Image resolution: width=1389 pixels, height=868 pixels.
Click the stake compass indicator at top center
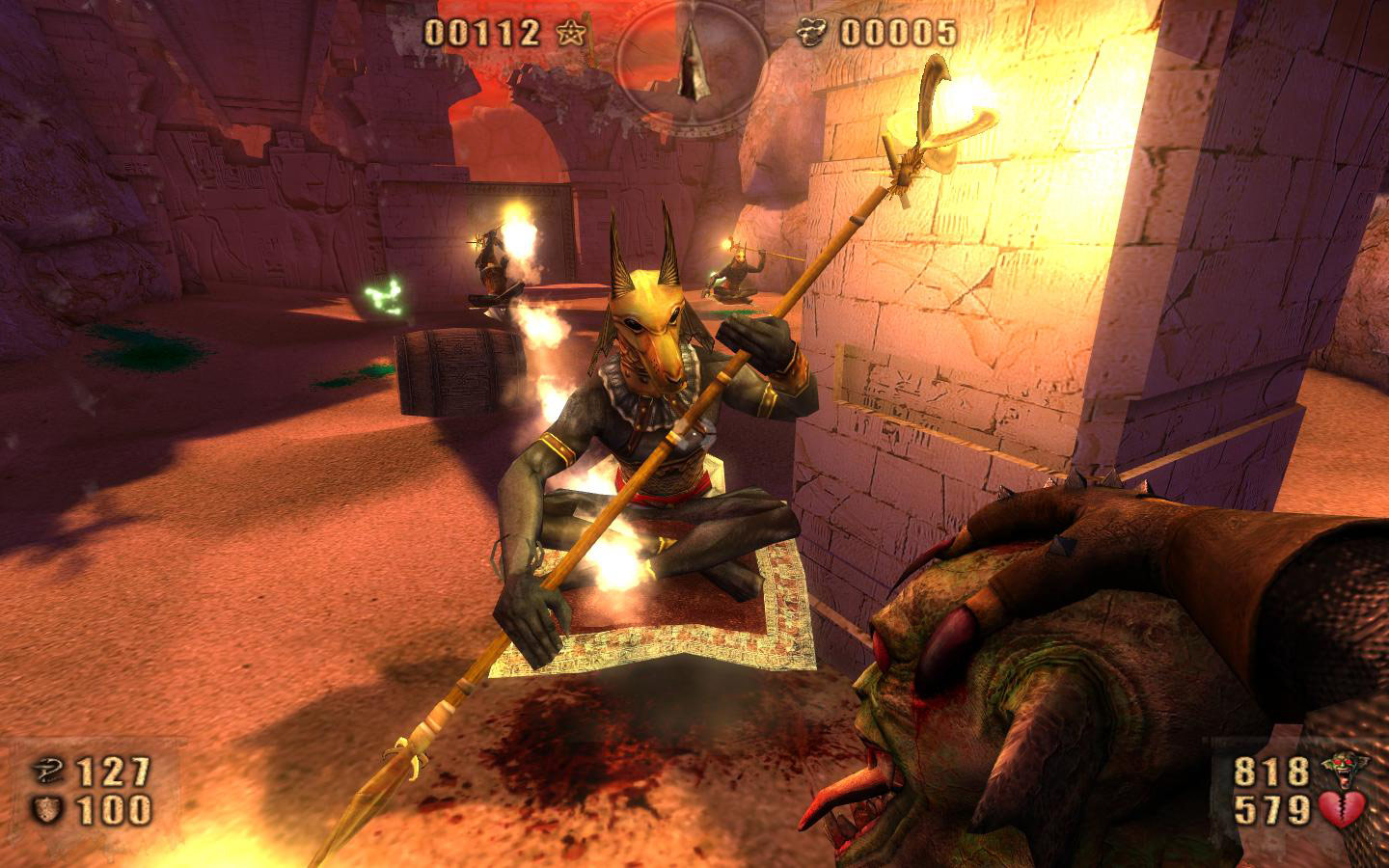(691, 61)
